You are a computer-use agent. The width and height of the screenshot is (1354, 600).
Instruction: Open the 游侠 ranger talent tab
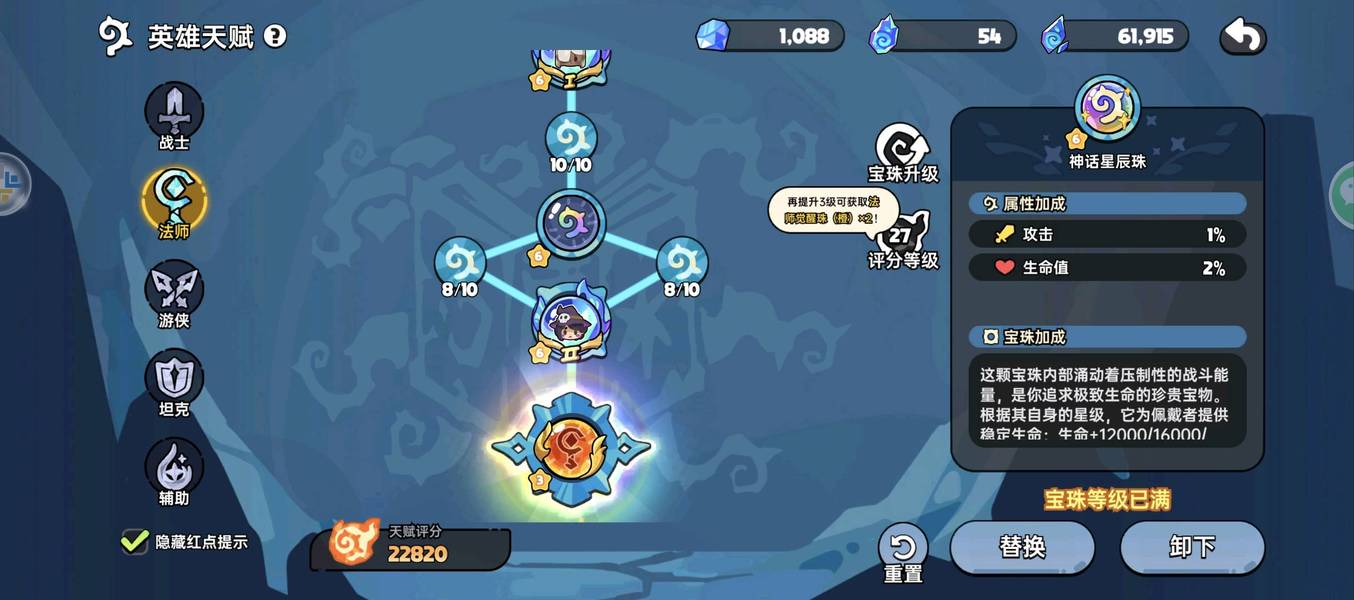pyautogui.click(x=174, y=290)
